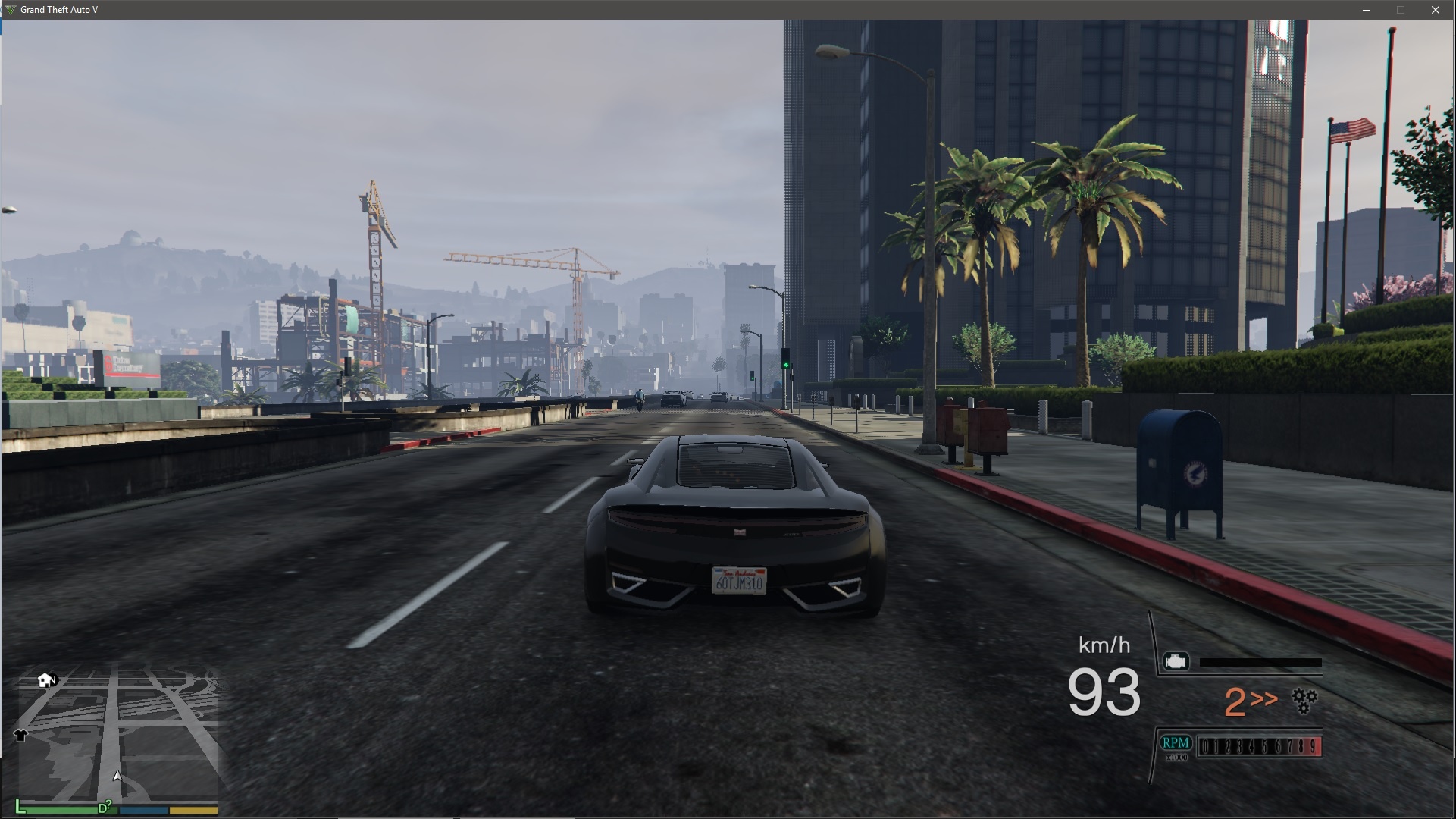
Task: Click the minimize button in the title bar
Action: 1368,10
